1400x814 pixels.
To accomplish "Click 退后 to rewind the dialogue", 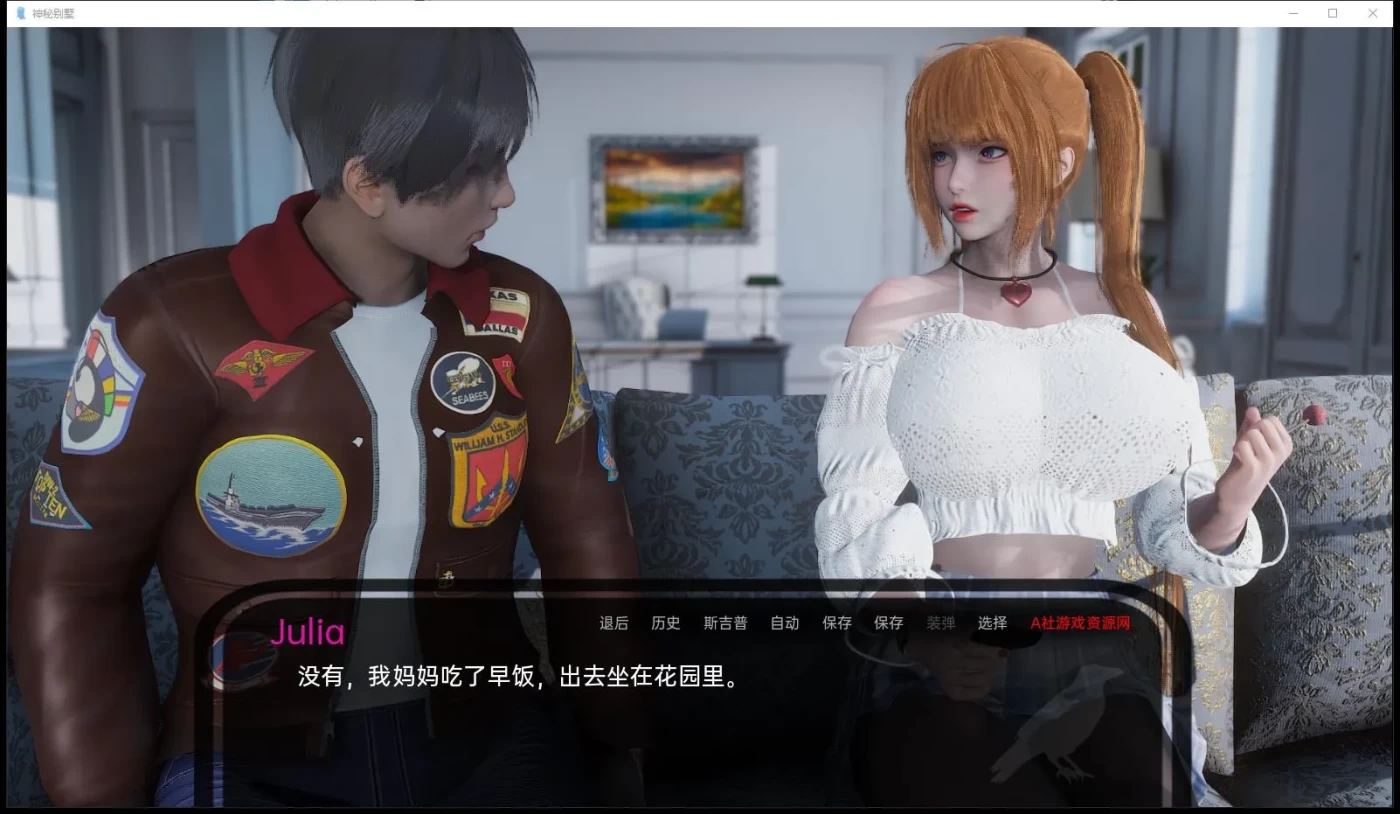I will point(612,623).
